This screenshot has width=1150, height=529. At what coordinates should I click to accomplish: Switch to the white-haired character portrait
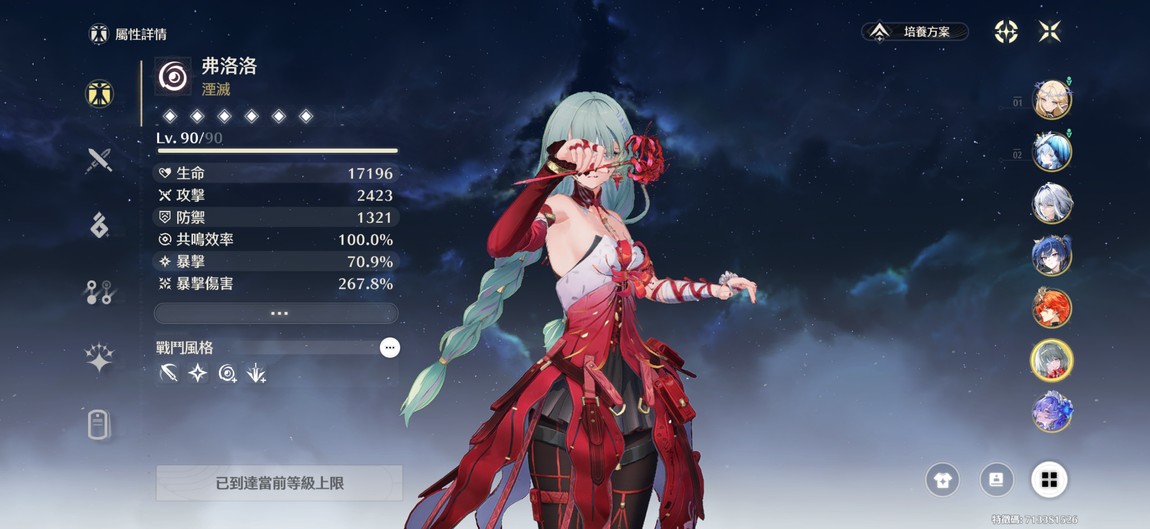click(x=1052, y=204)
